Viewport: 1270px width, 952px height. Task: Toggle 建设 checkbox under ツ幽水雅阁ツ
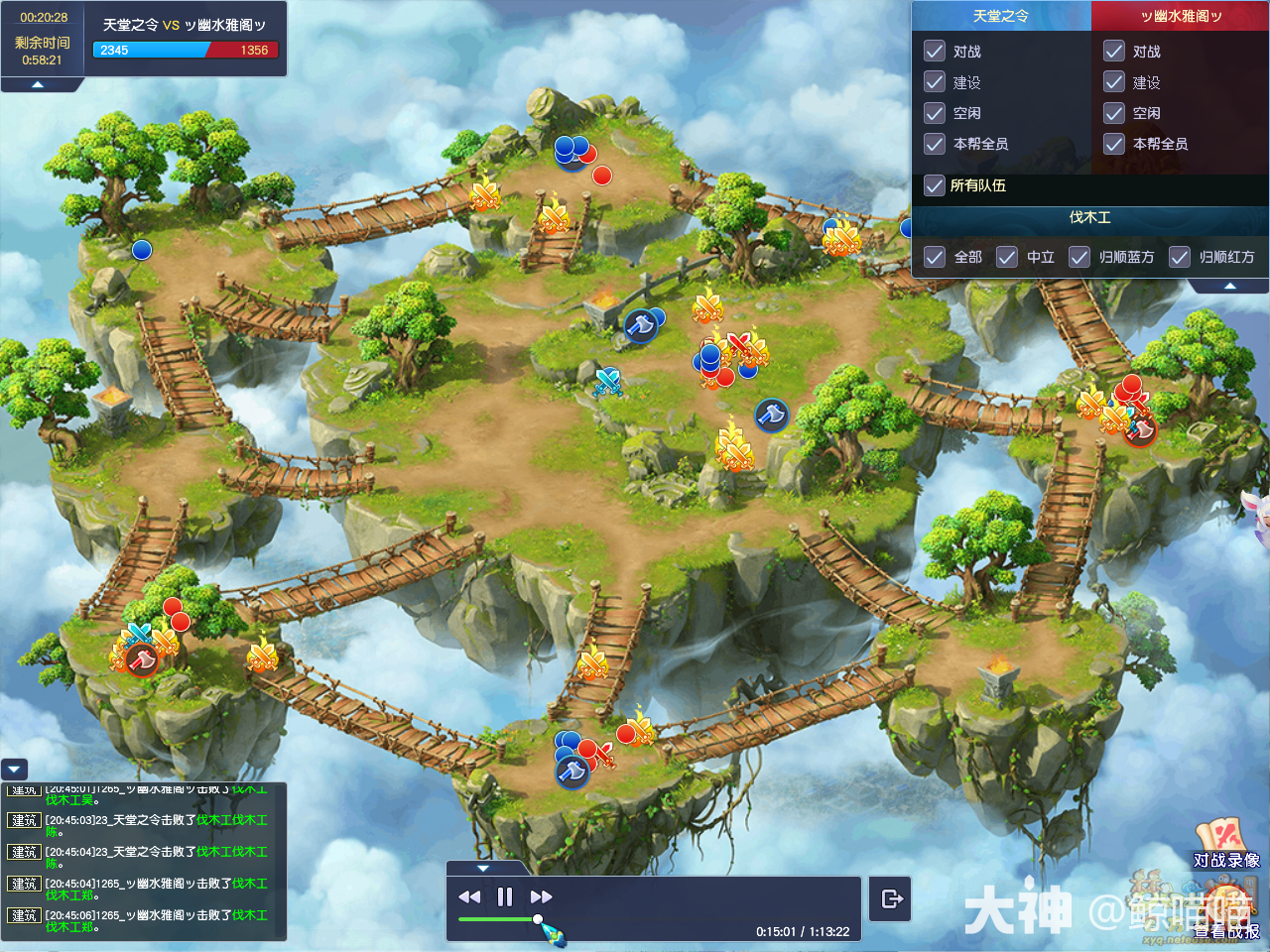1114,82
